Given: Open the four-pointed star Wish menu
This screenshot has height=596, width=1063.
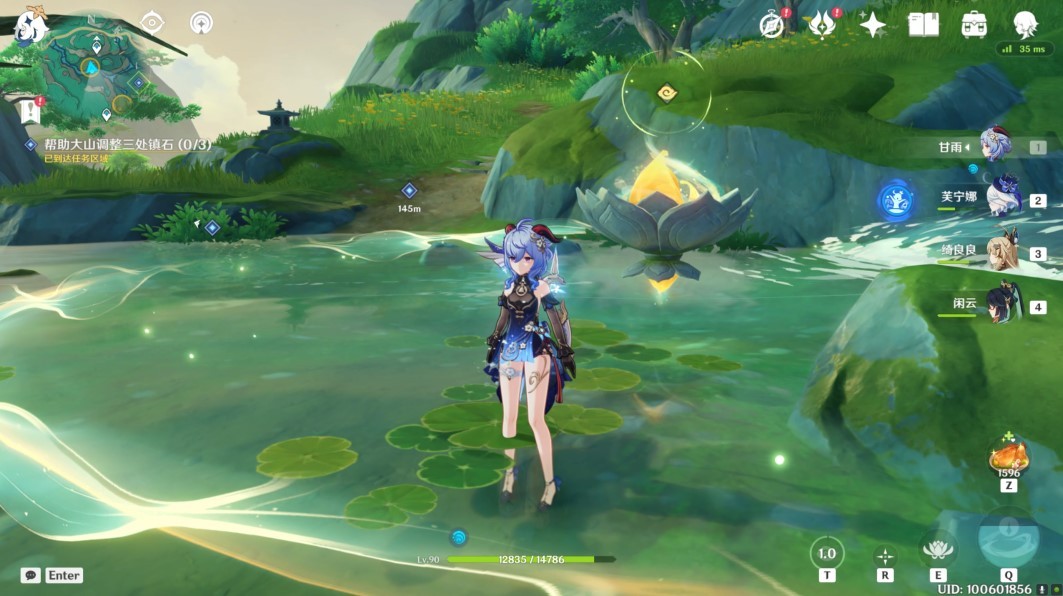Looking at the screenshot, I should (x=873, y=25).
